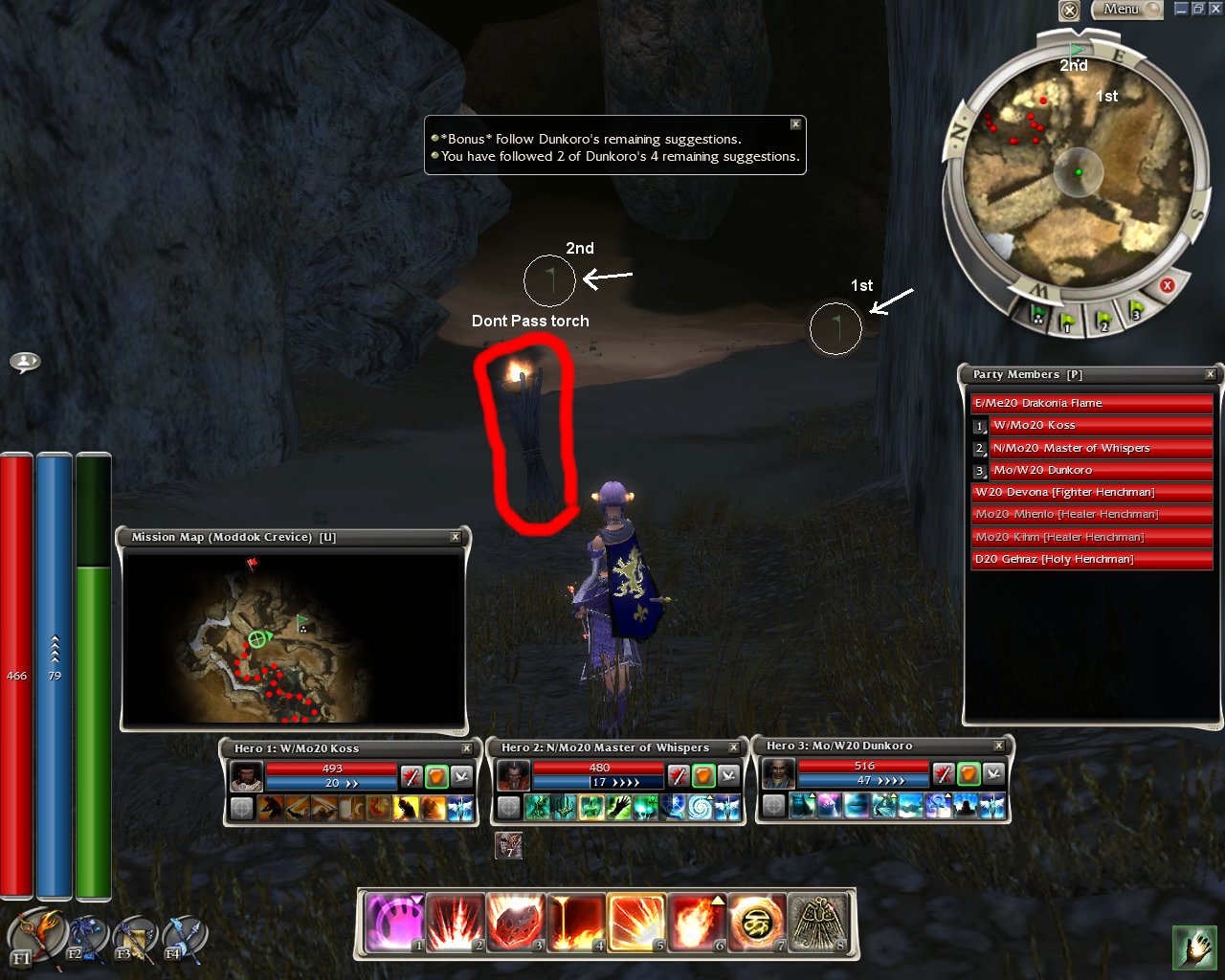Screen dimensions: 1225x980
Task: Select Drakonia Flame in party list
Action: point(1091,403)
